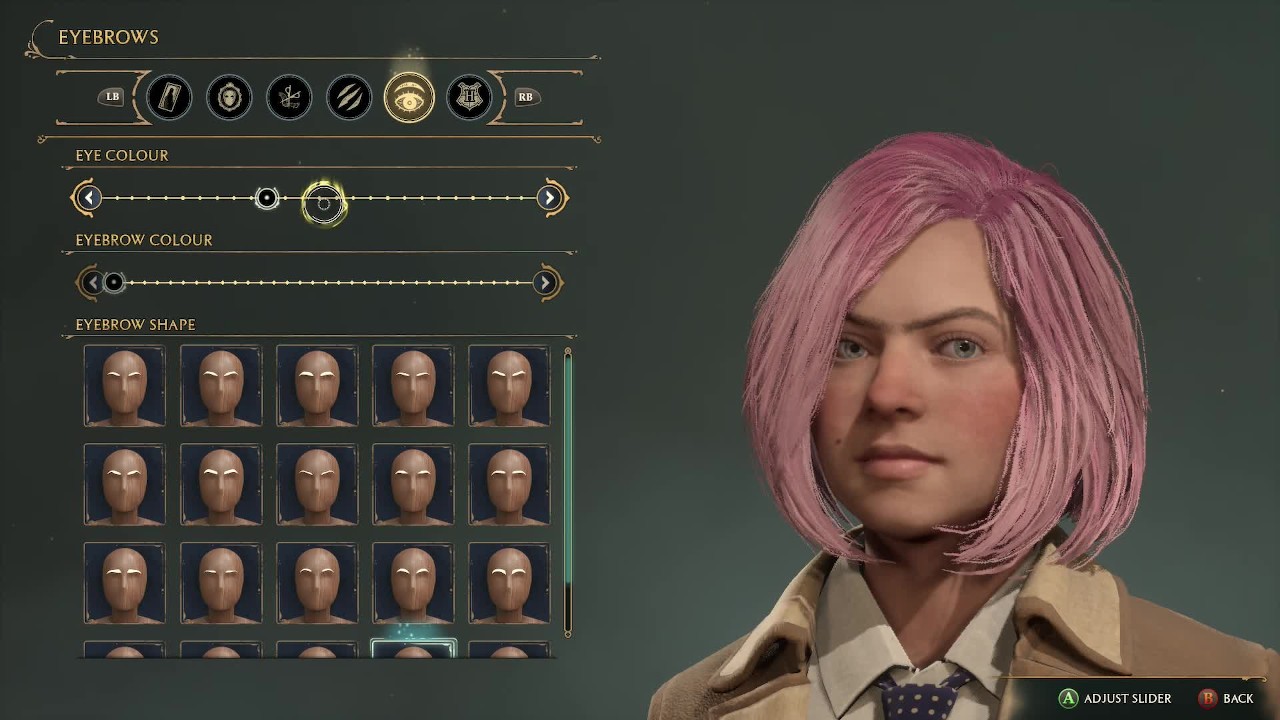The width and height of the screenshot is (1280, 720).
Task: Click the Eye Colour slider handle
Action: (x=267, y=198)
